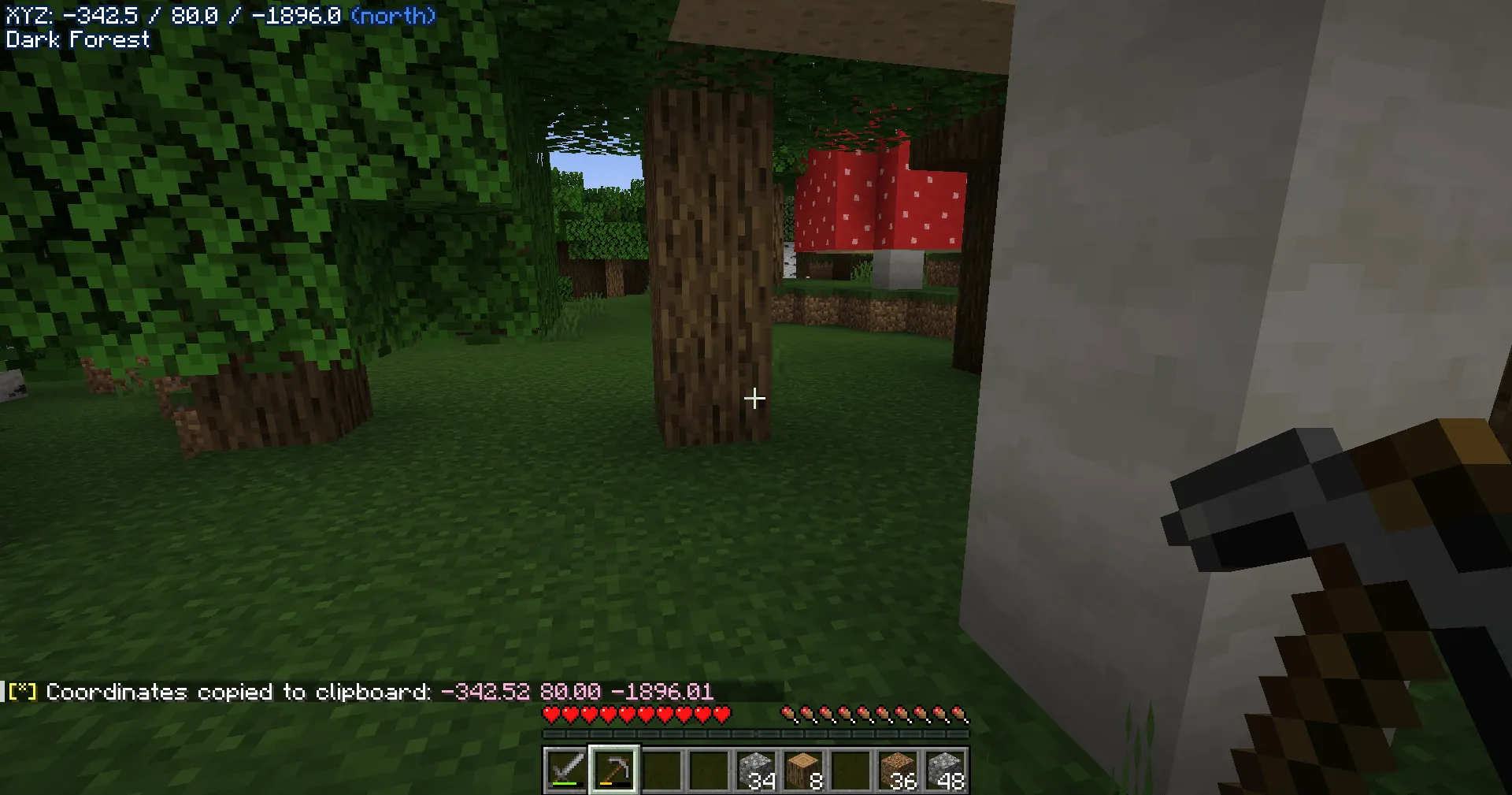
Task: Click the dirt block stack of 36
Action: (899, 768)
